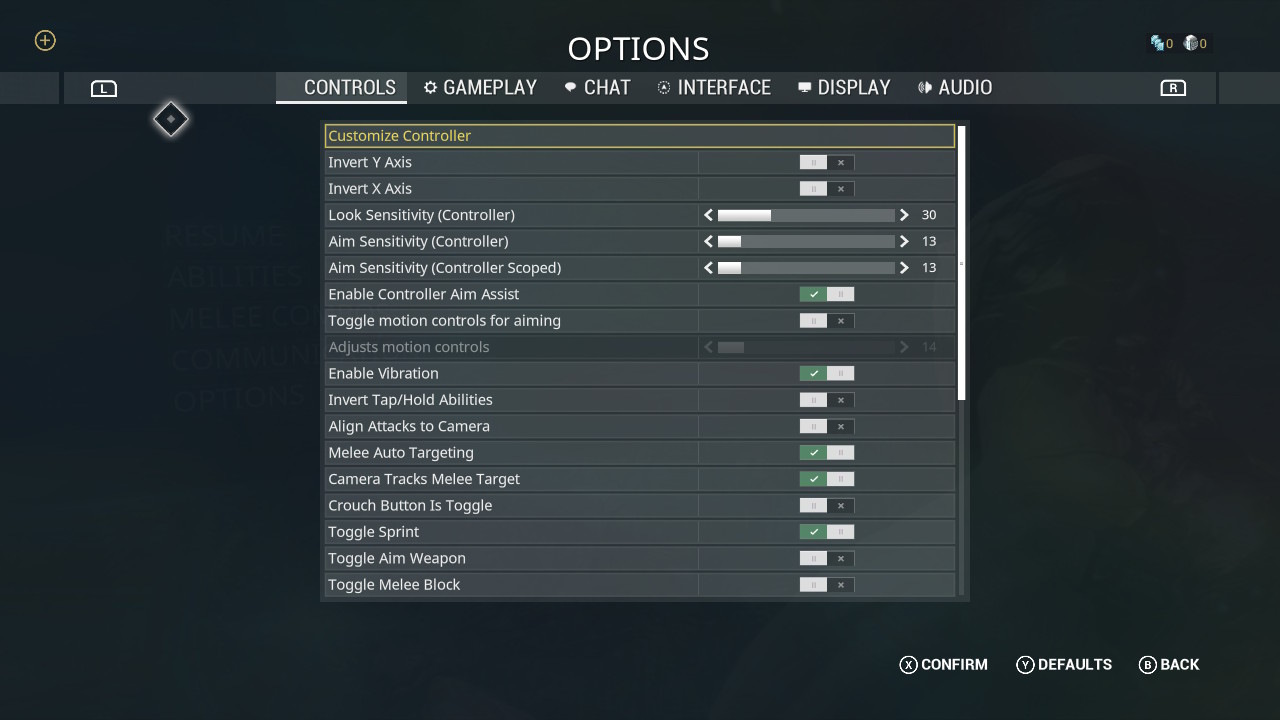Enable Crouch Button Is Toggle
Screen dimensions: 1280x720
click(x=827, y=505)
